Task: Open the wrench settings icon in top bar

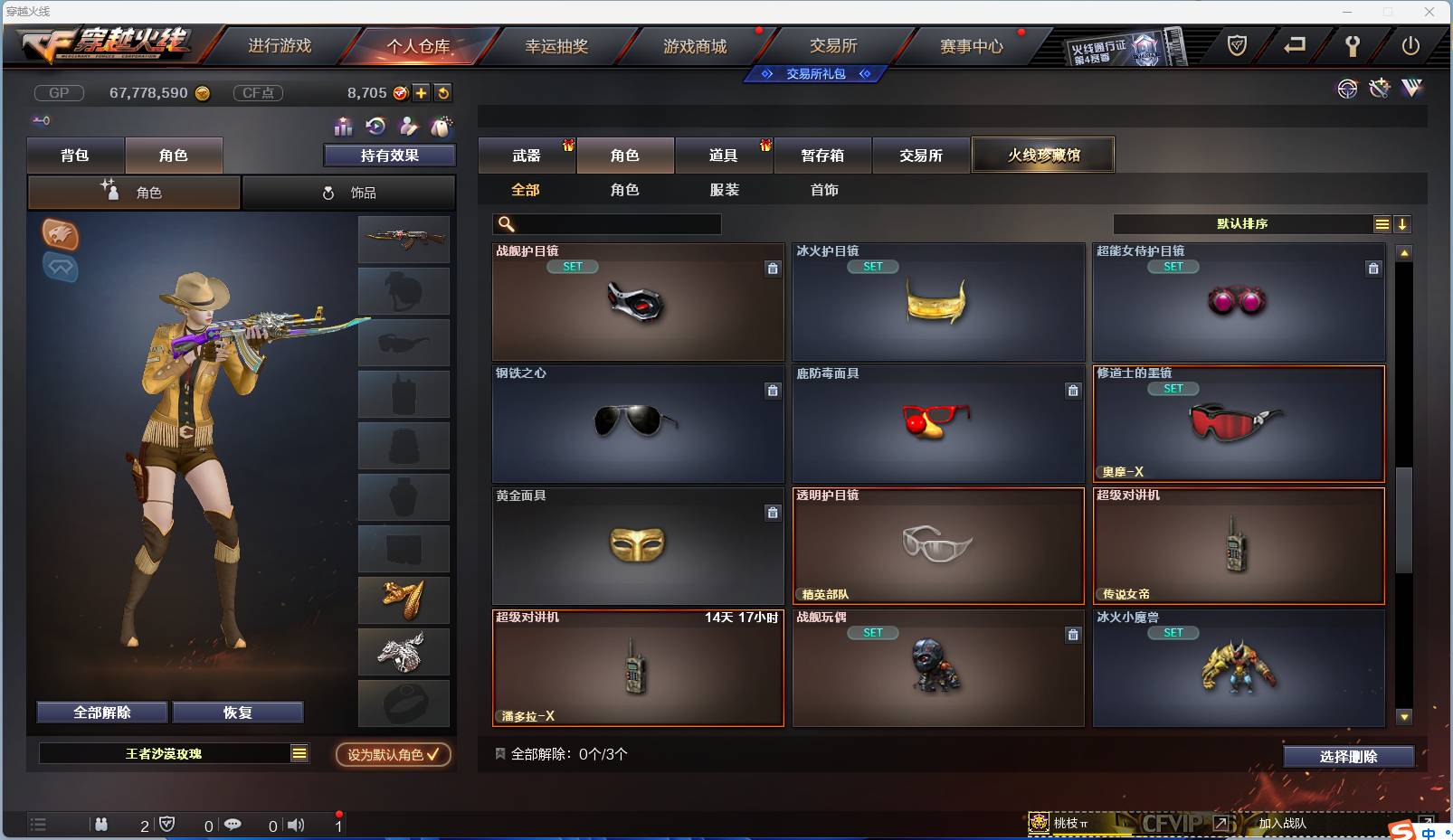Action: (1354, 47)
